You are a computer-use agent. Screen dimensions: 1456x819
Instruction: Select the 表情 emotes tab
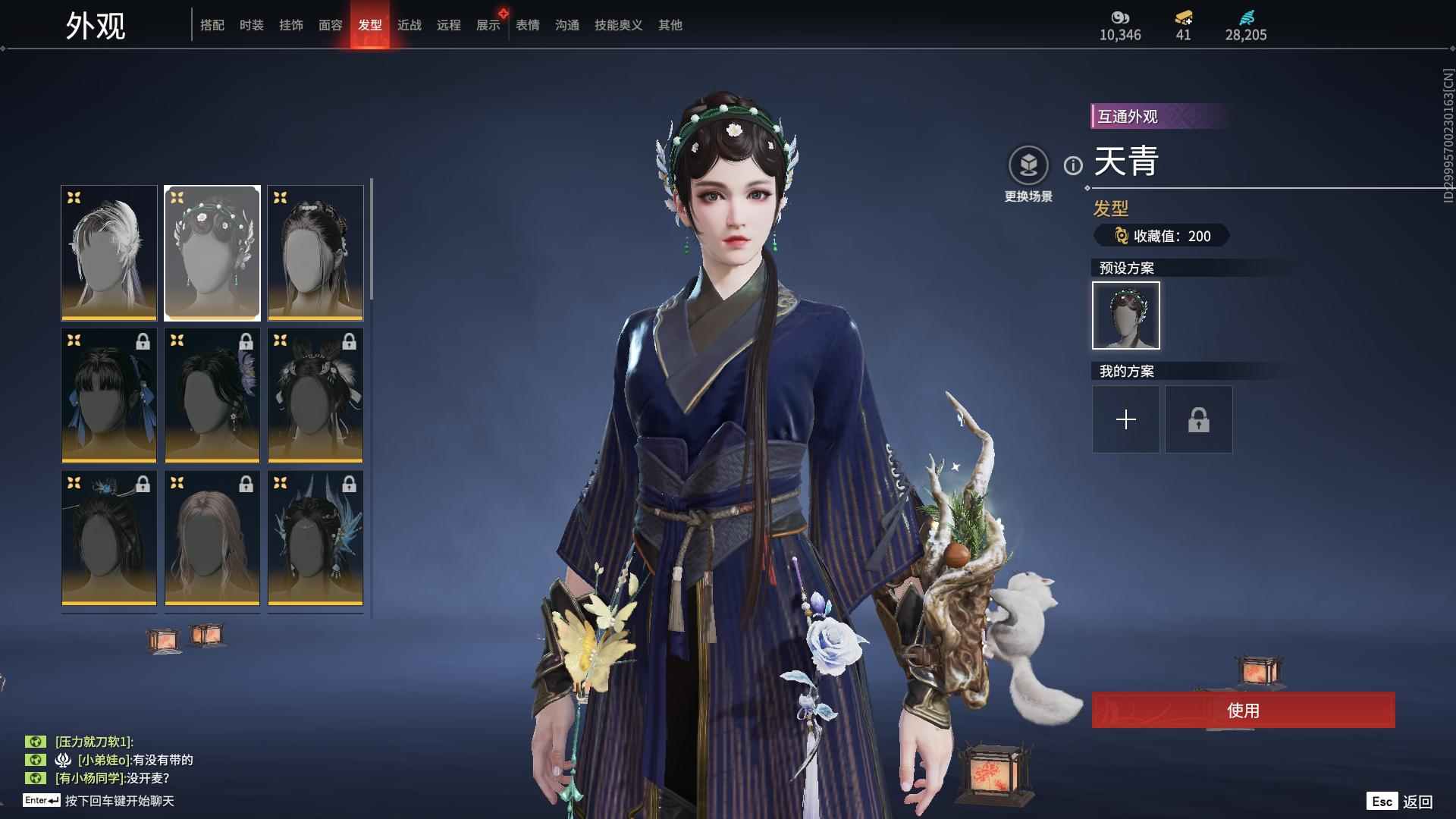528,25
